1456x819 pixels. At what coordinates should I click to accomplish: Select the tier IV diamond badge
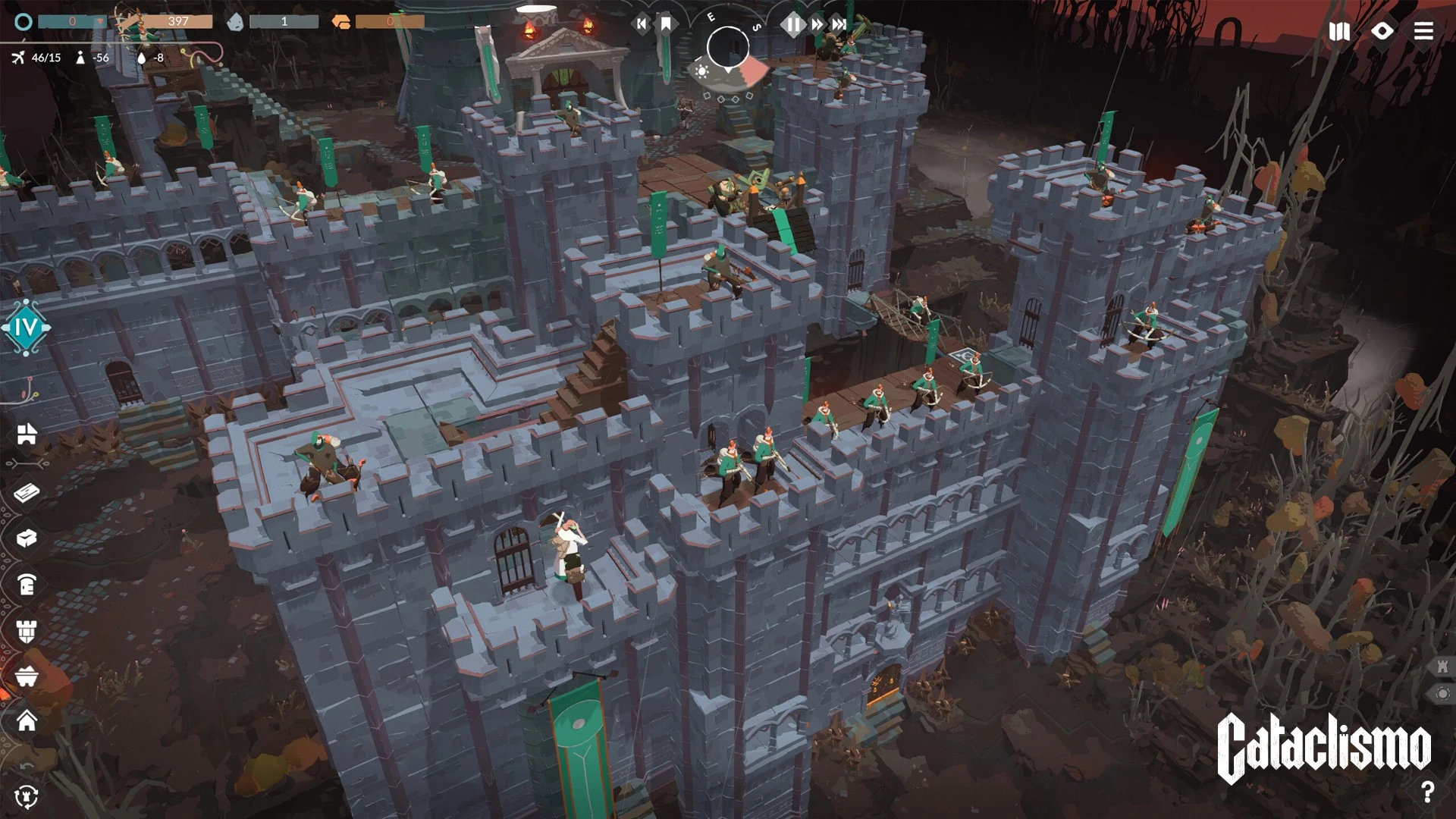click(x=26, y=328)
